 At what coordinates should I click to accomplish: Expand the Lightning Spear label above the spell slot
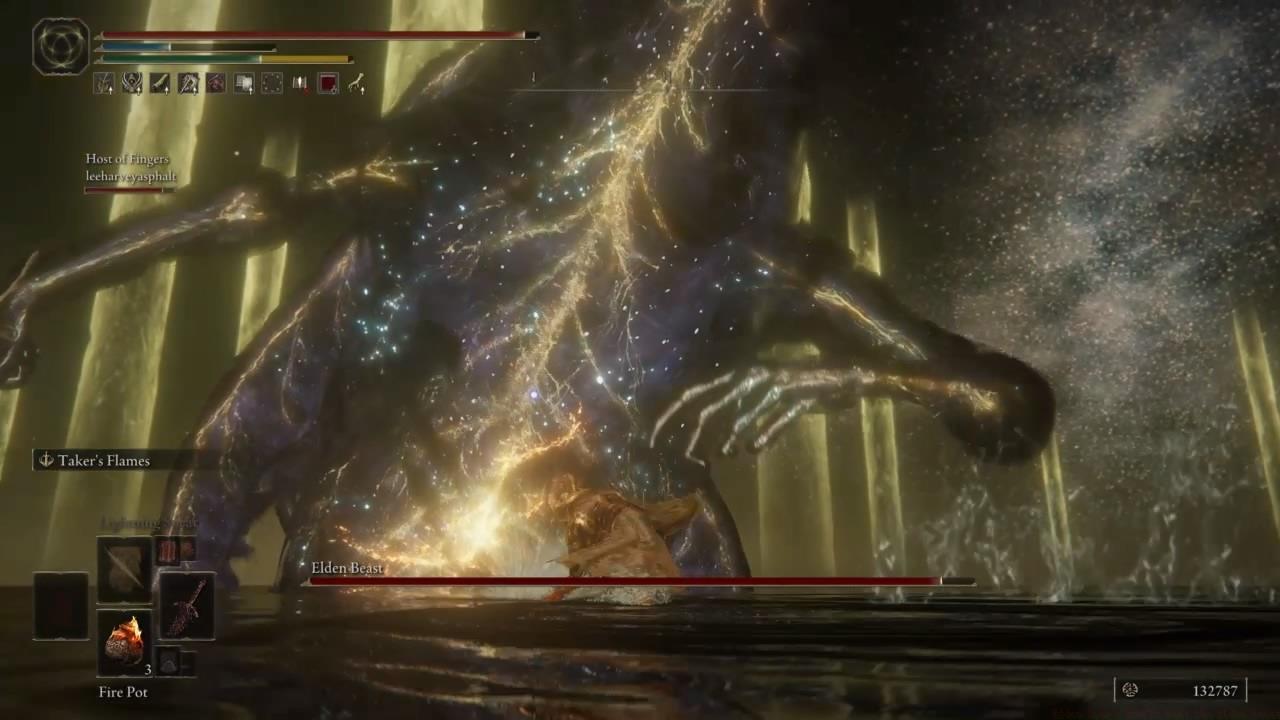(x=150, y=522)
